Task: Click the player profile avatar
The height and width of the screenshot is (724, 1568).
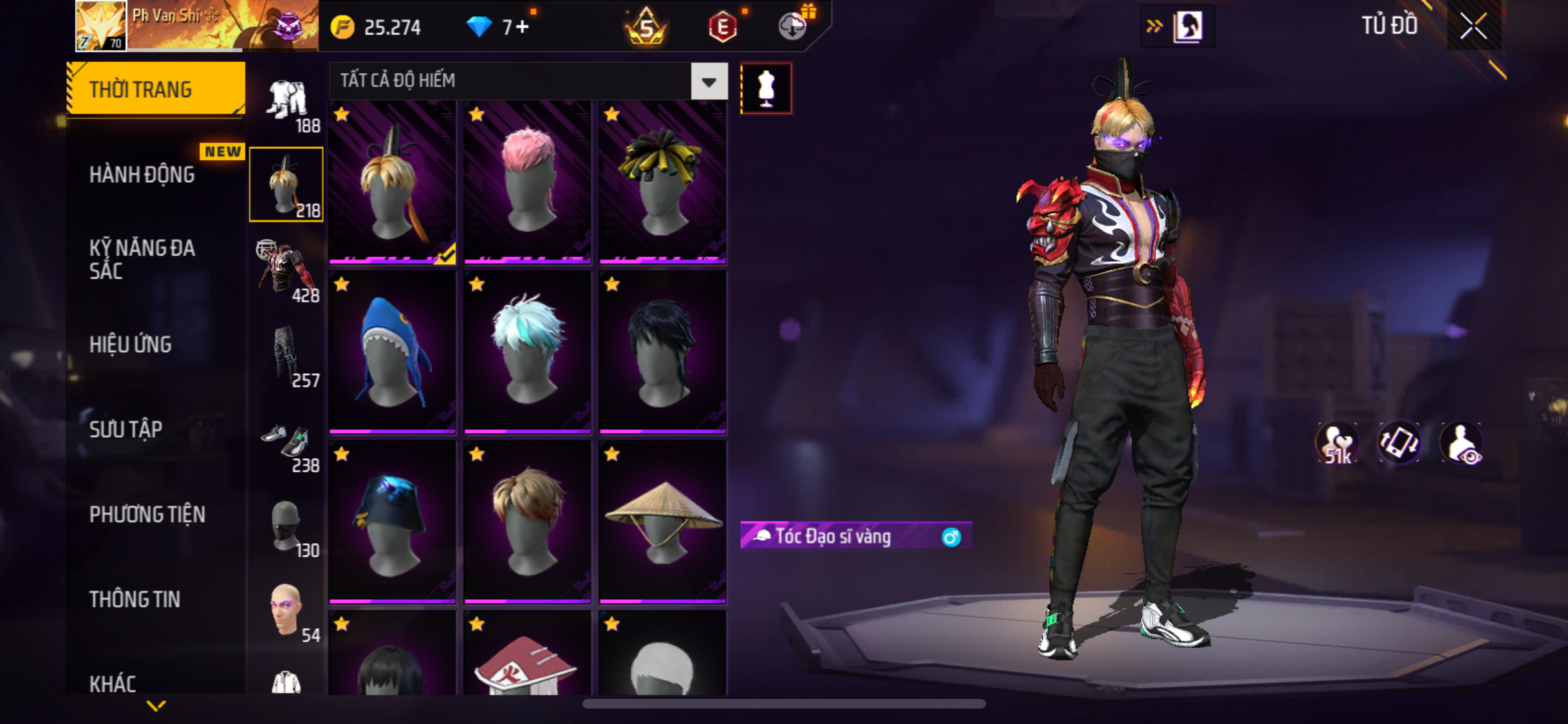Action: click(101, 26)
